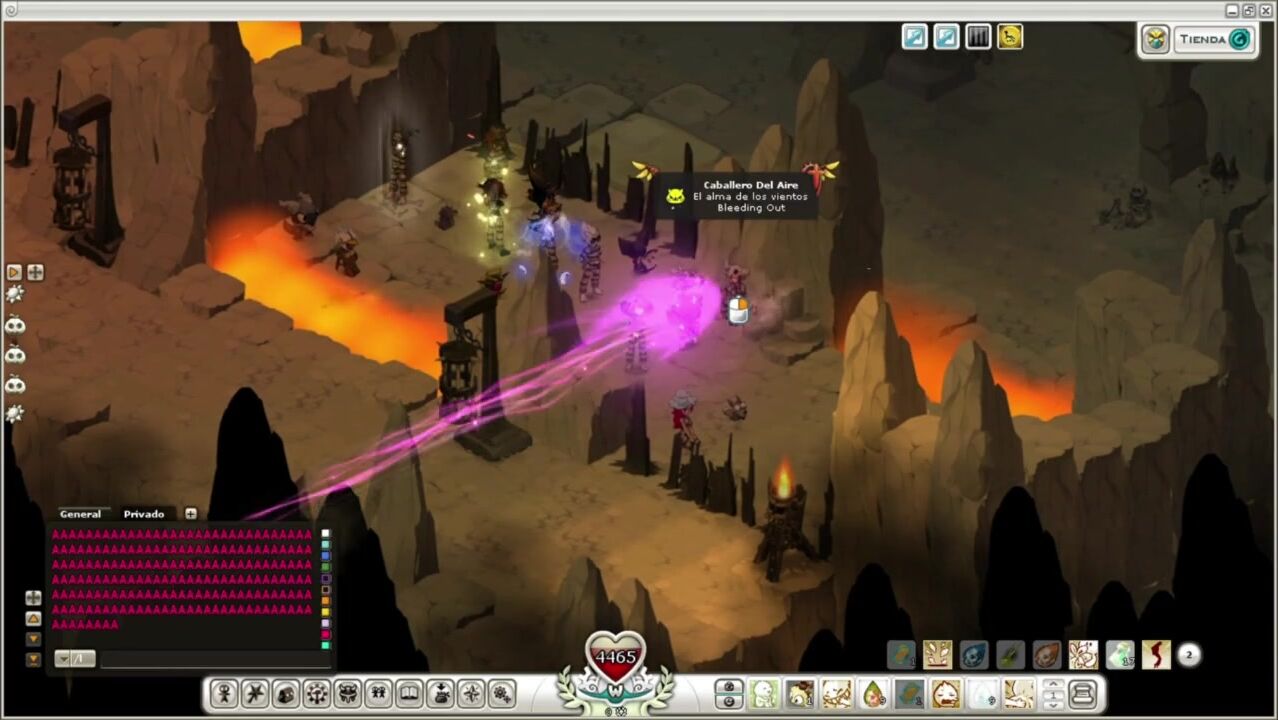Screen dimensions: 1278x720
Task: Open the character sheet icon in the menu bar
Action: pos(224,693)
